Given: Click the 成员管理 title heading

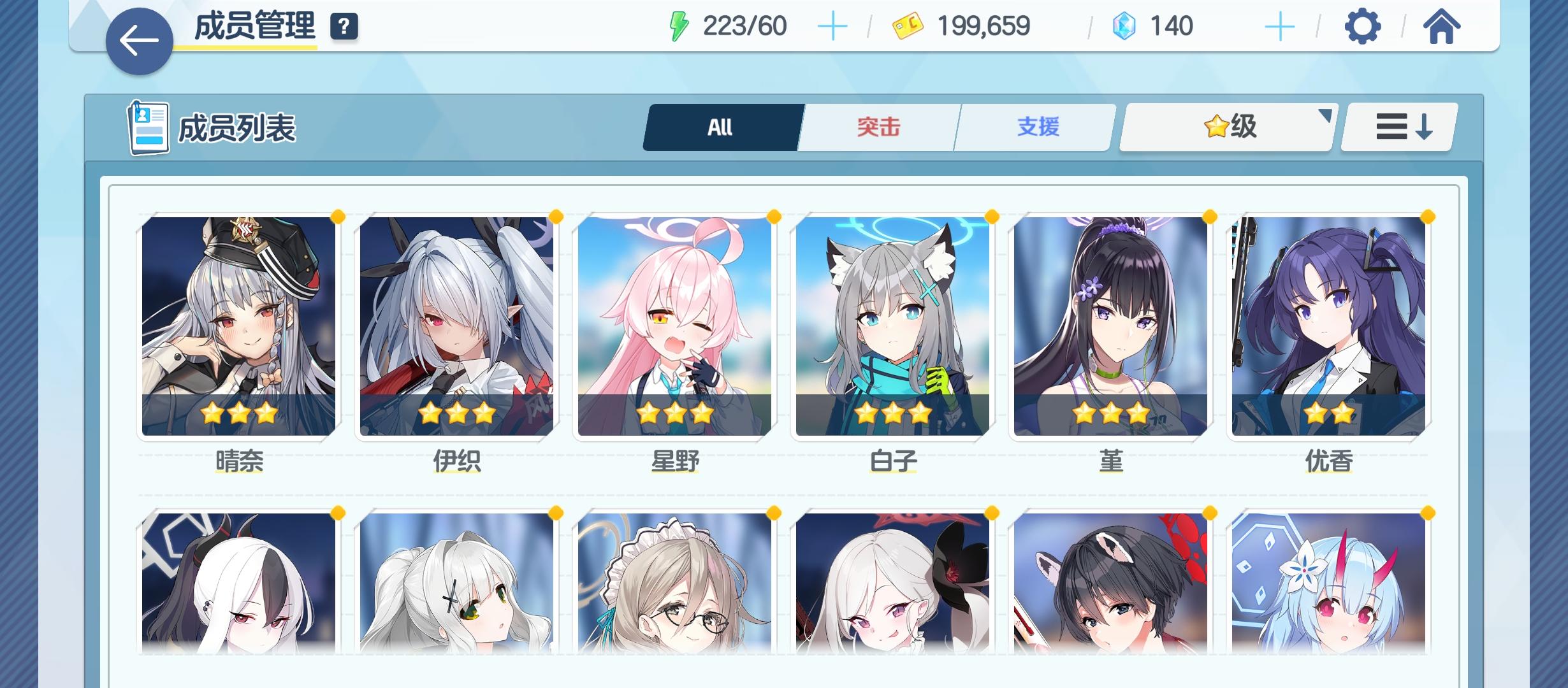Looking at the screenshot, I should tap(254, 25).
